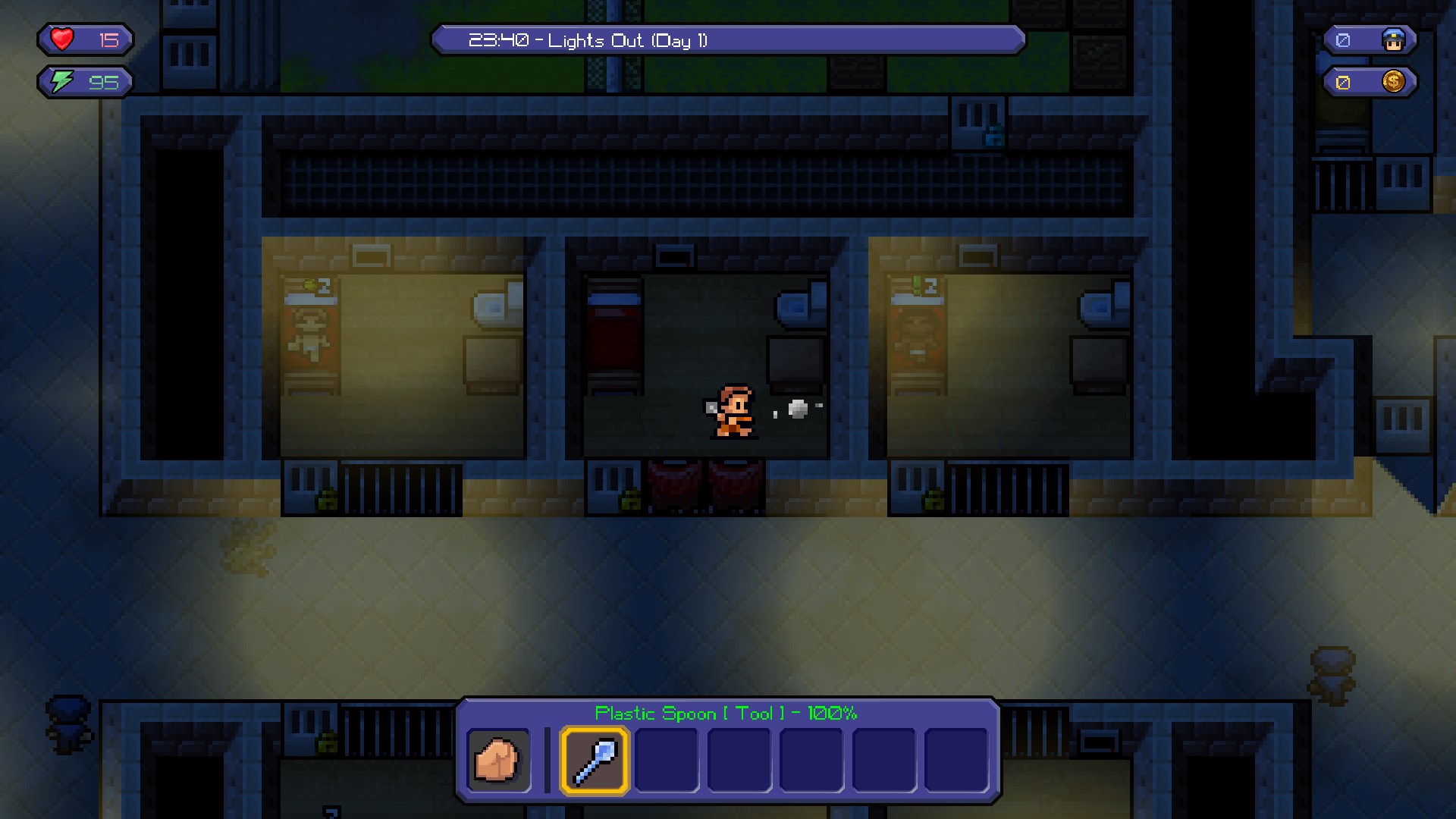
Task: Click the 23:40 Lights Out banner
Action: [x=730, y=40]
